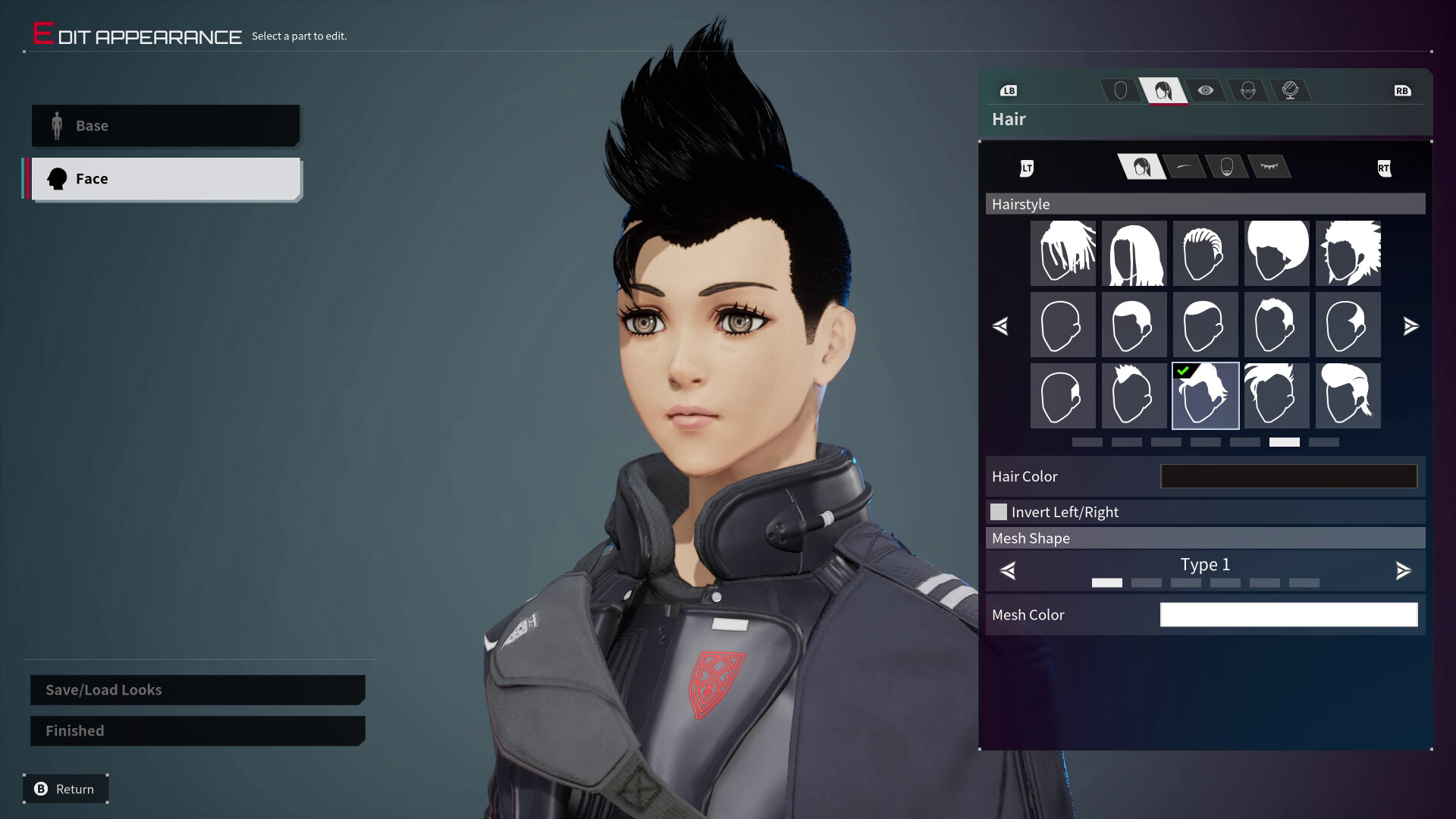1456x819 pixels.
Task: Select the long straight hairstyle thumbnail
Action: tap(1134, 253)
